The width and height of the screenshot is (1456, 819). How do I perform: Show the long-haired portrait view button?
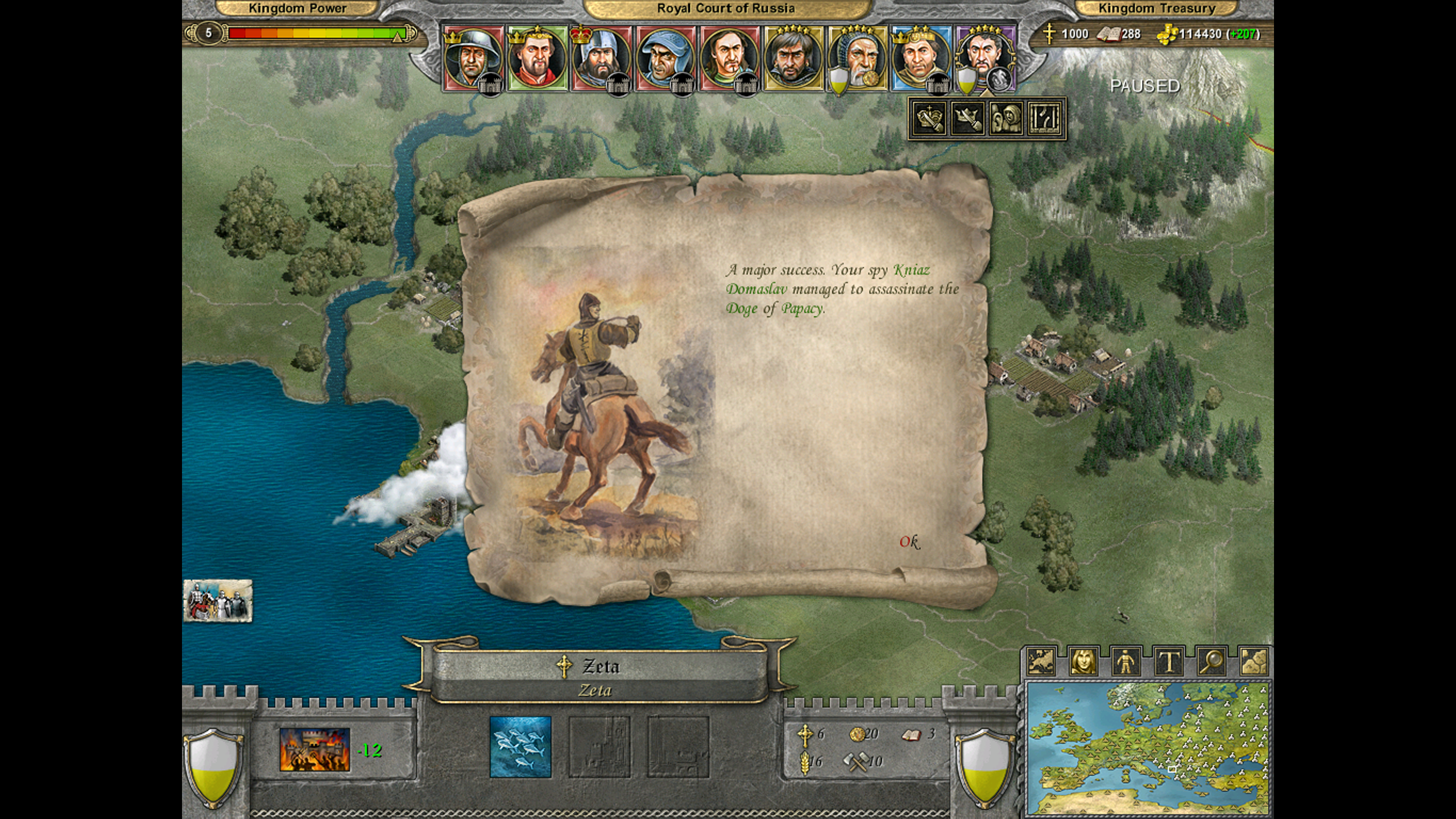coord(1083,662)
